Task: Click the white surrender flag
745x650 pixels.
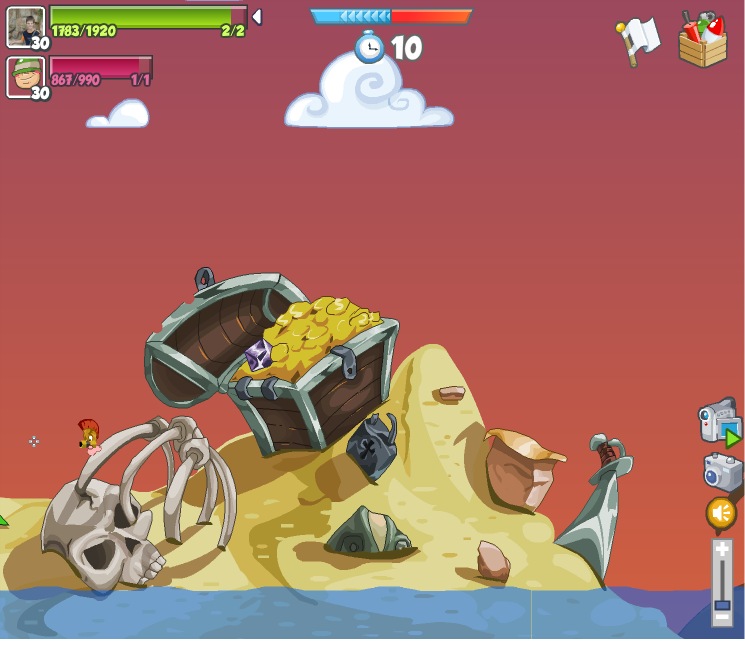Action: coord(638,40)
